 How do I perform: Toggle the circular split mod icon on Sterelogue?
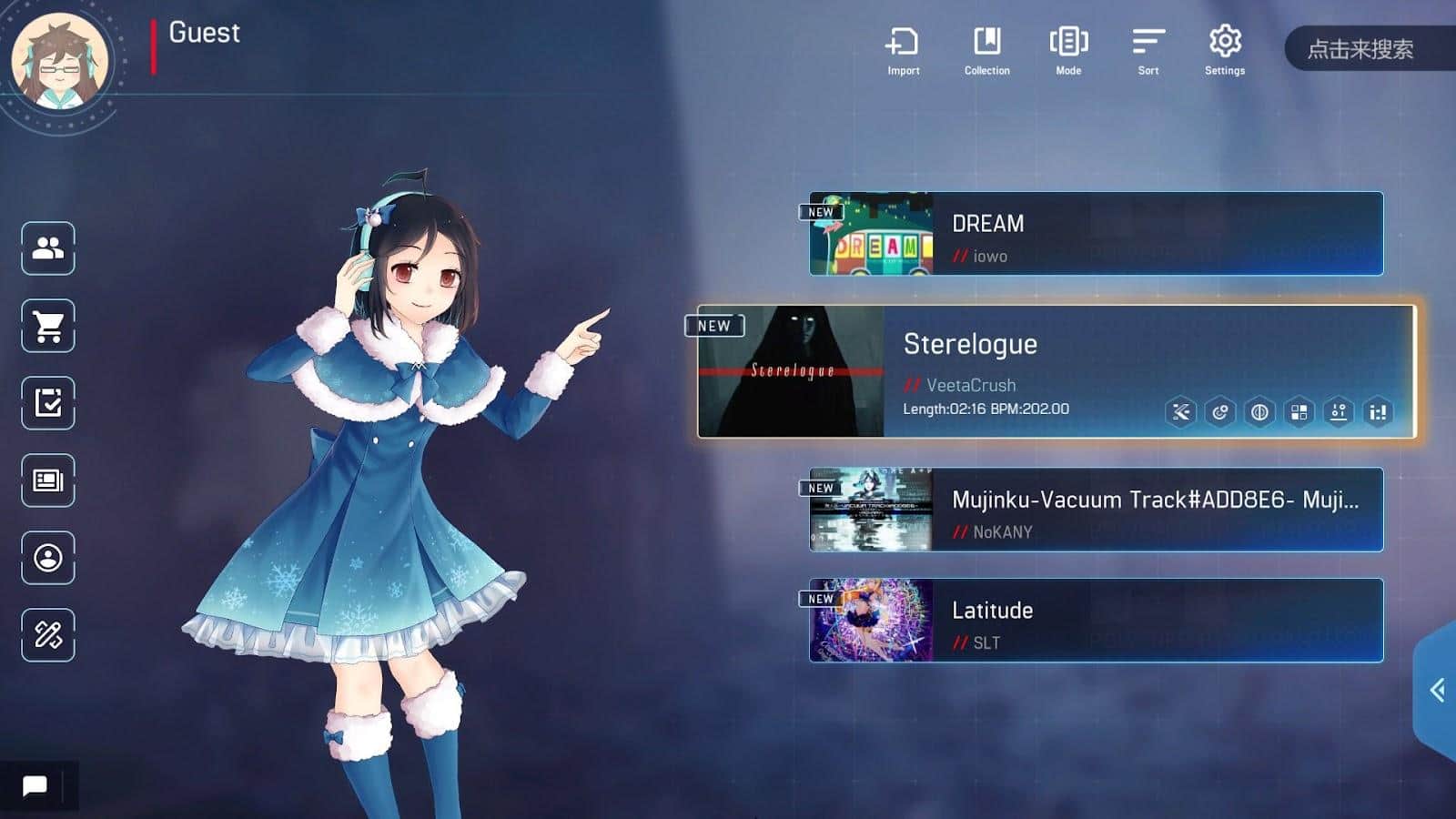click(1218, 413)
